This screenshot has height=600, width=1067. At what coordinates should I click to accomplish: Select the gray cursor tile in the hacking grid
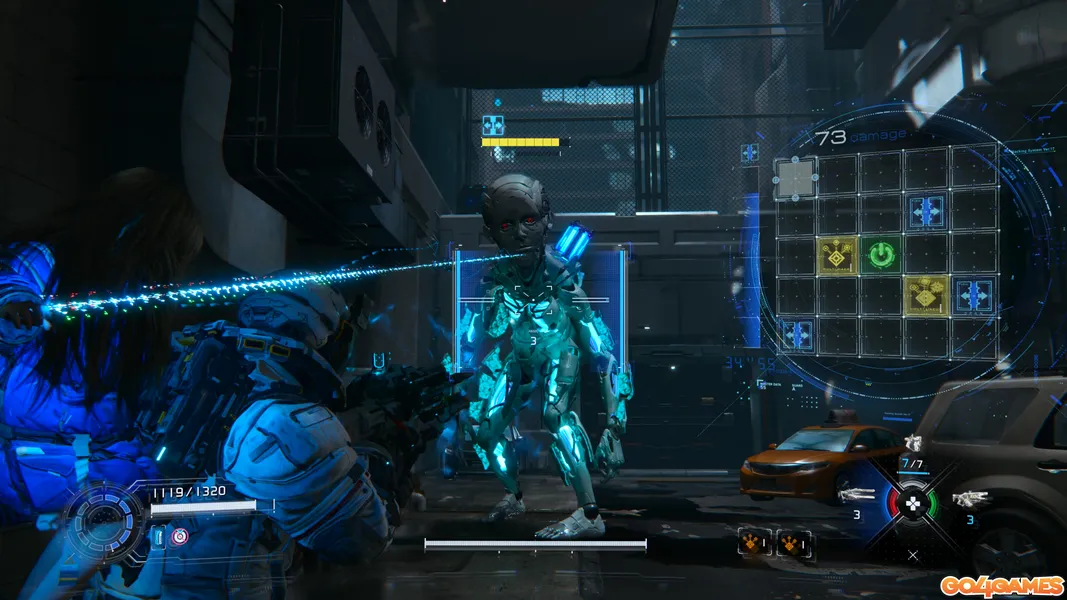coord(795,178)
